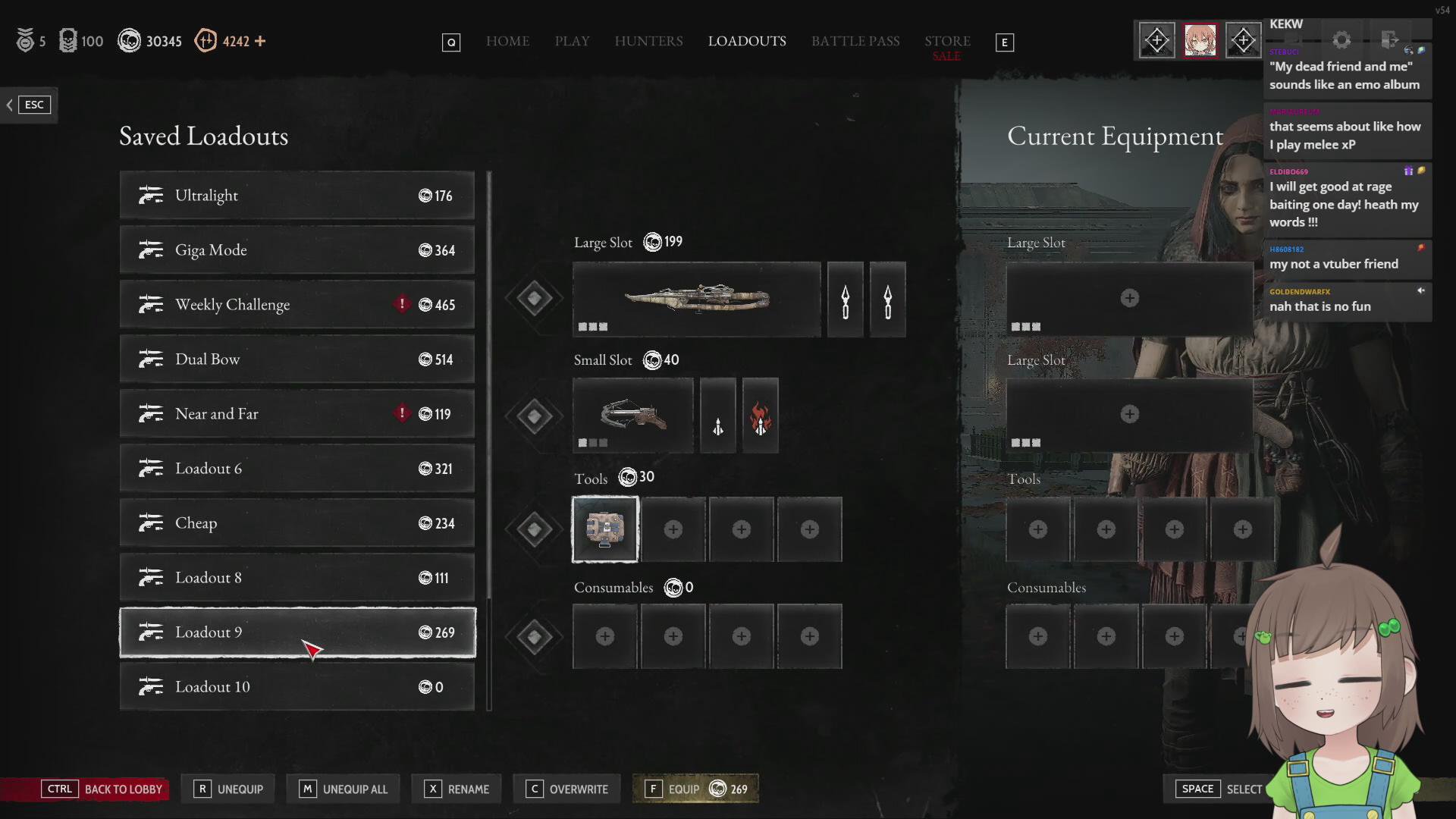Switch to the Home tab

point(507,41)
